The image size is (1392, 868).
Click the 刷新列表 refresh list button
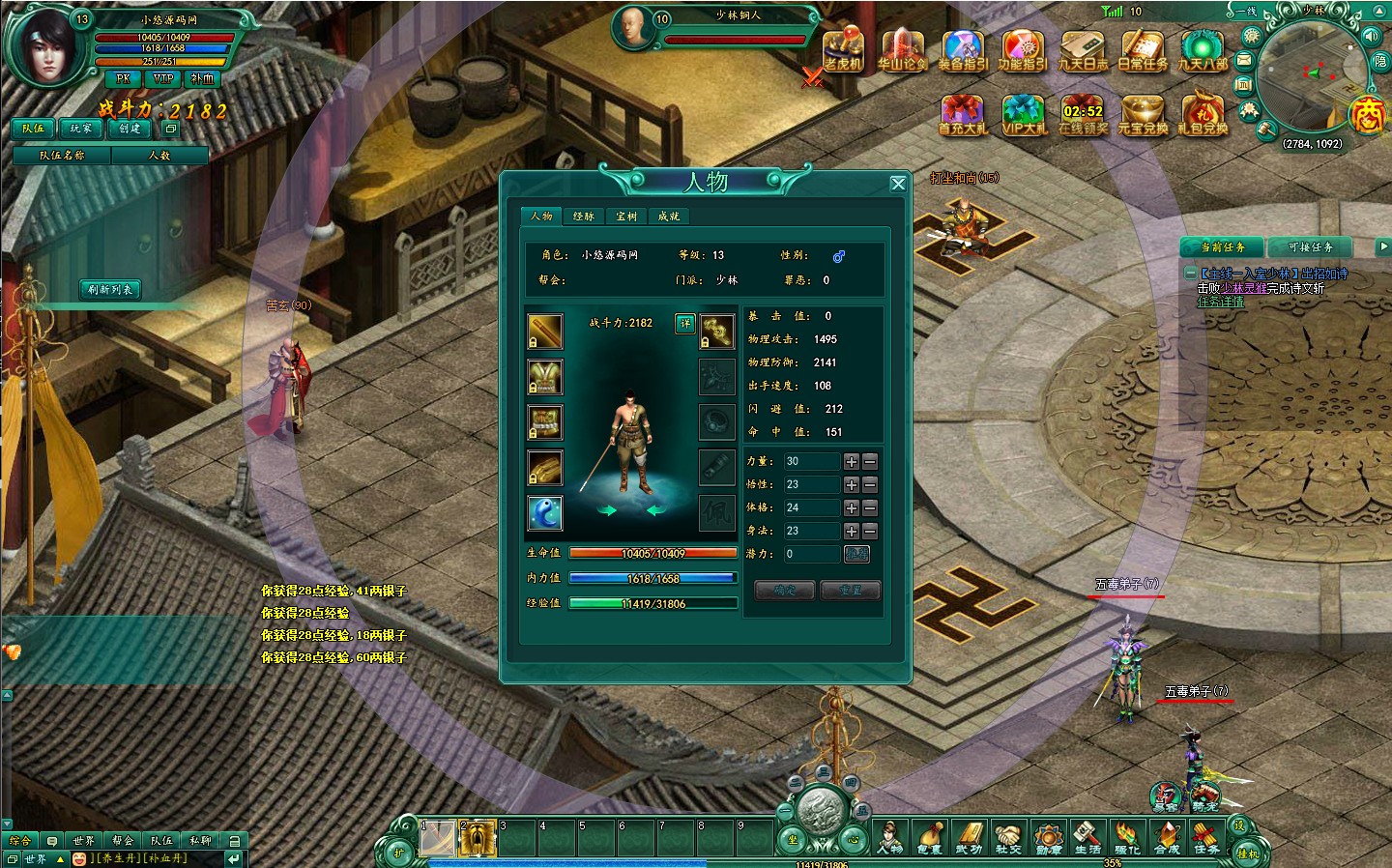pos(110,289)
